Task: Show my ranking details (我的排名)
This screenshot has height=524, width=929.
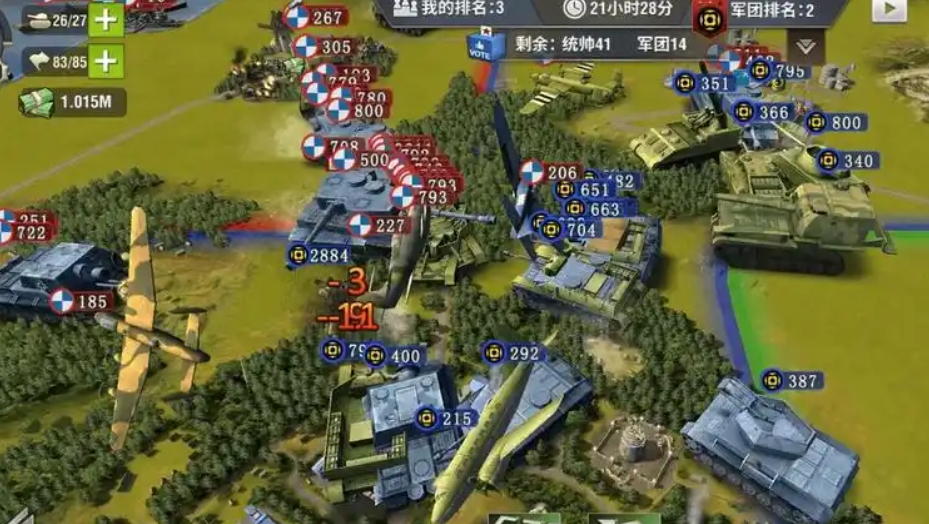Action: click(x=448, y=9)
